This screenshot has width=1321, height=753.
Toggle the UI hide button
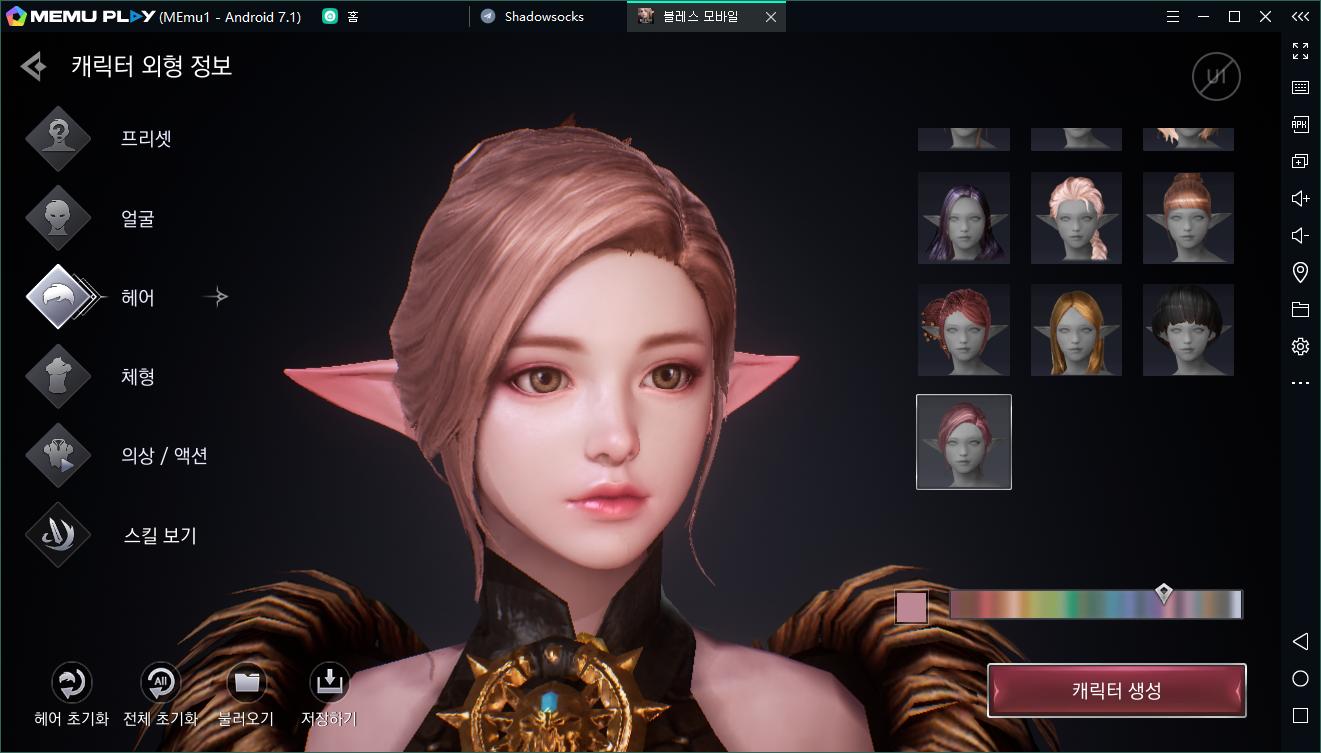coord(1216,77)
